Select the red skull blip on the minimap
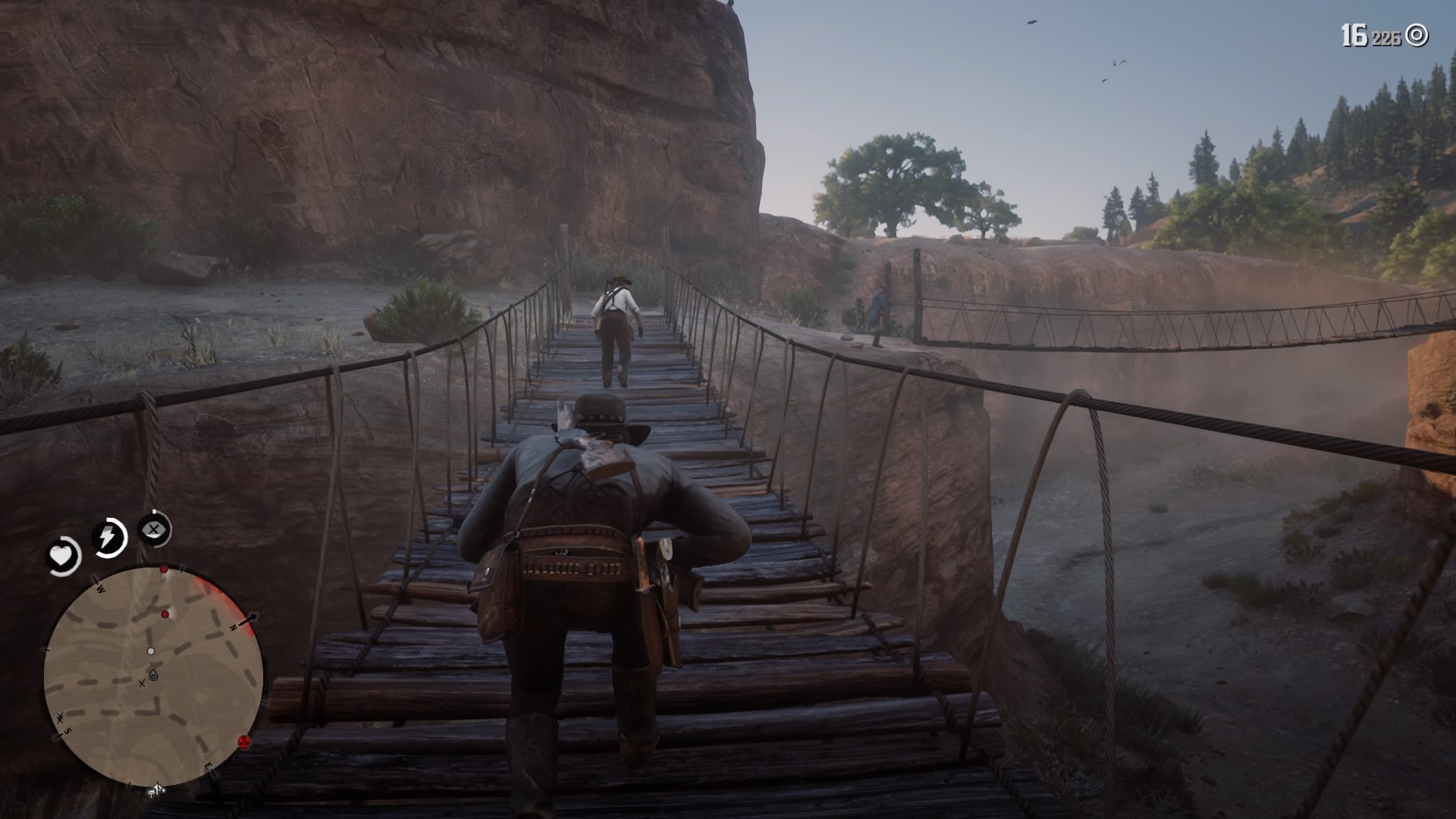 click(243, 743)
